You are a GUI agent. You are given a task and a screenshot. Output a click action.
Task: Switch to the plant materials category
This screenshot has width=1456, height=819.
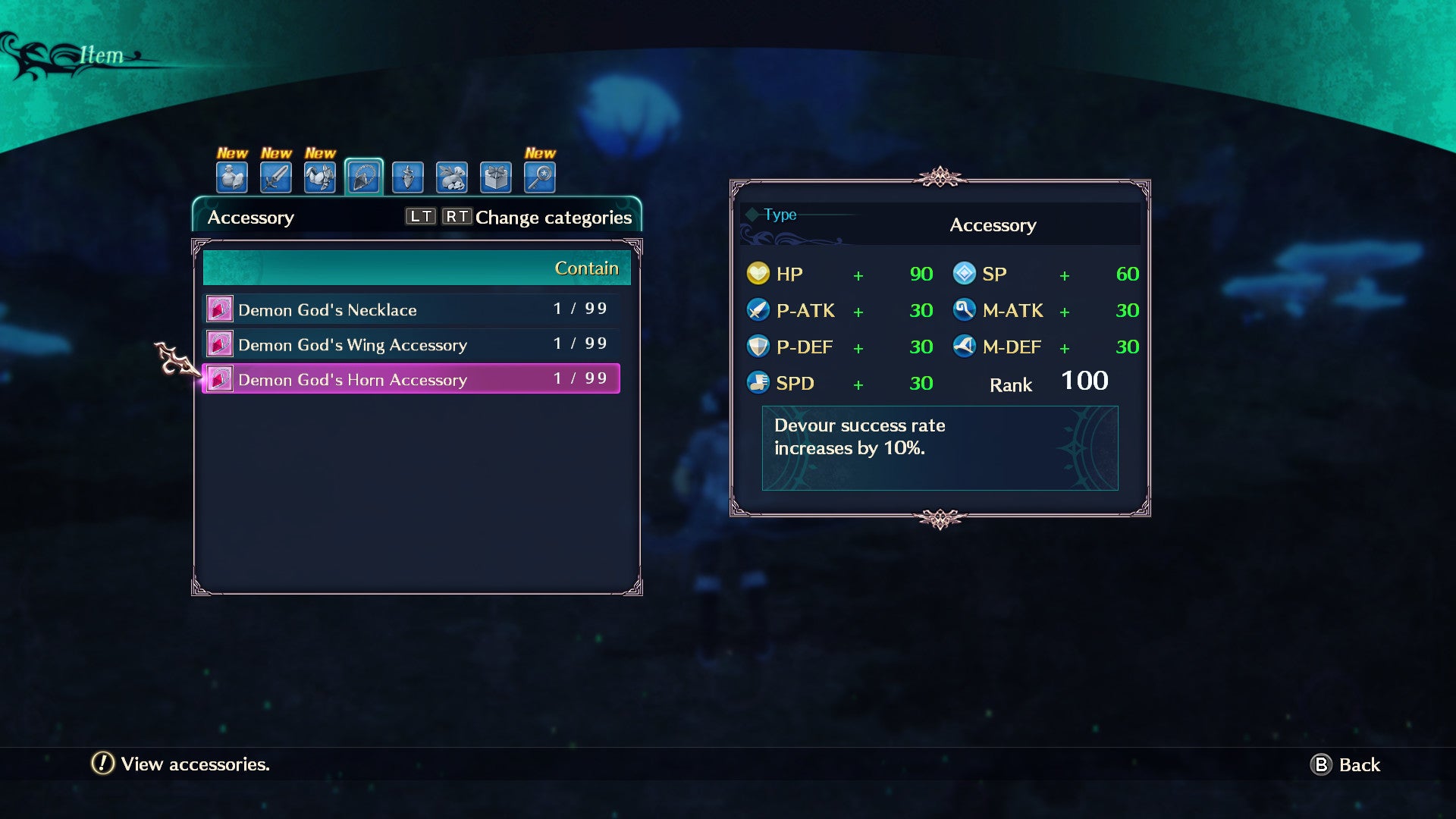pyautogui.click(x=452, y=177)
